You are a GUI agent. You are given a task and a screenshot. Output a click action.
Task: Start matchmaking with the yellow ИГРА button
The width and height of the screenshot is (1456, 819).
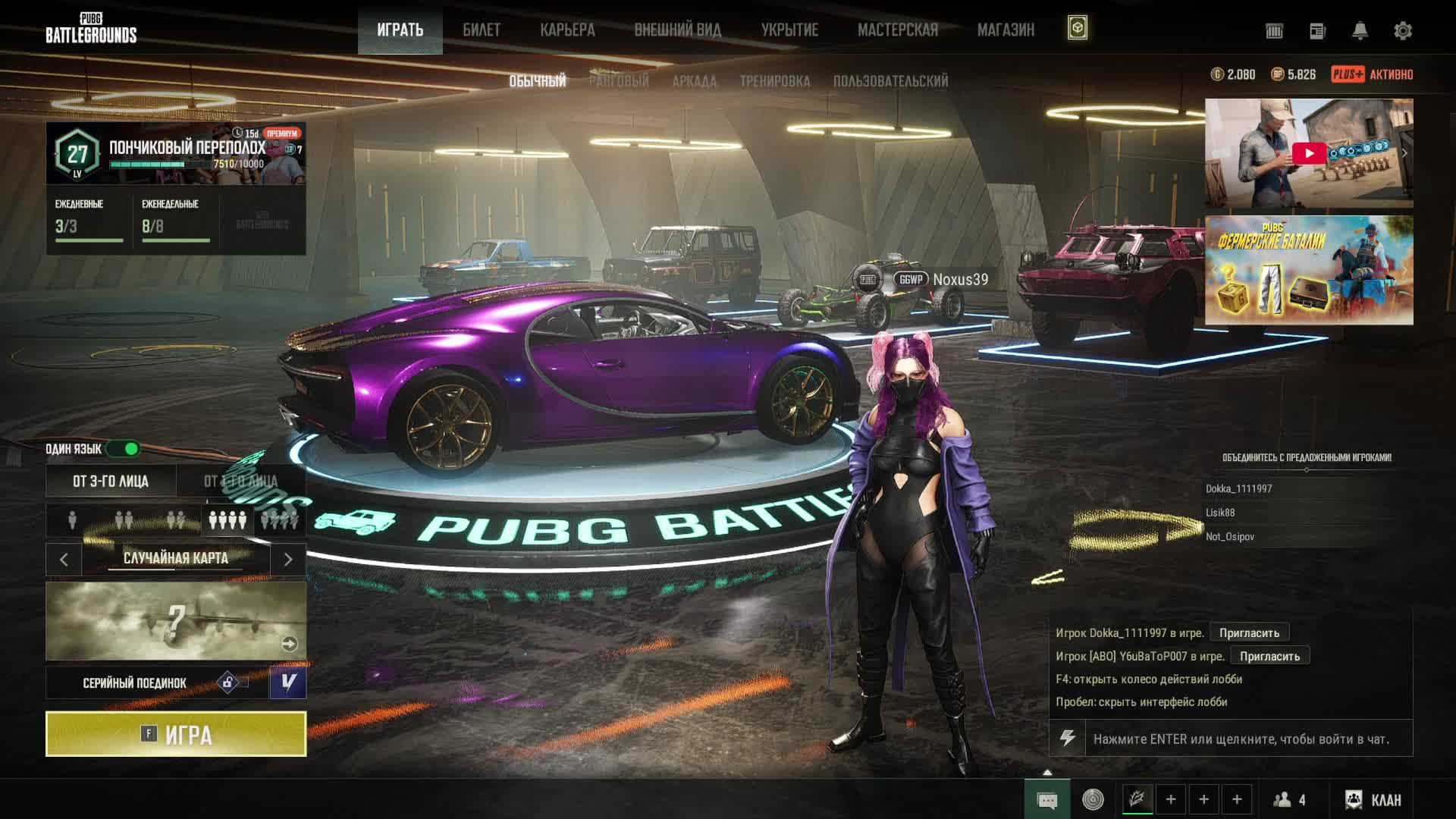176,734
